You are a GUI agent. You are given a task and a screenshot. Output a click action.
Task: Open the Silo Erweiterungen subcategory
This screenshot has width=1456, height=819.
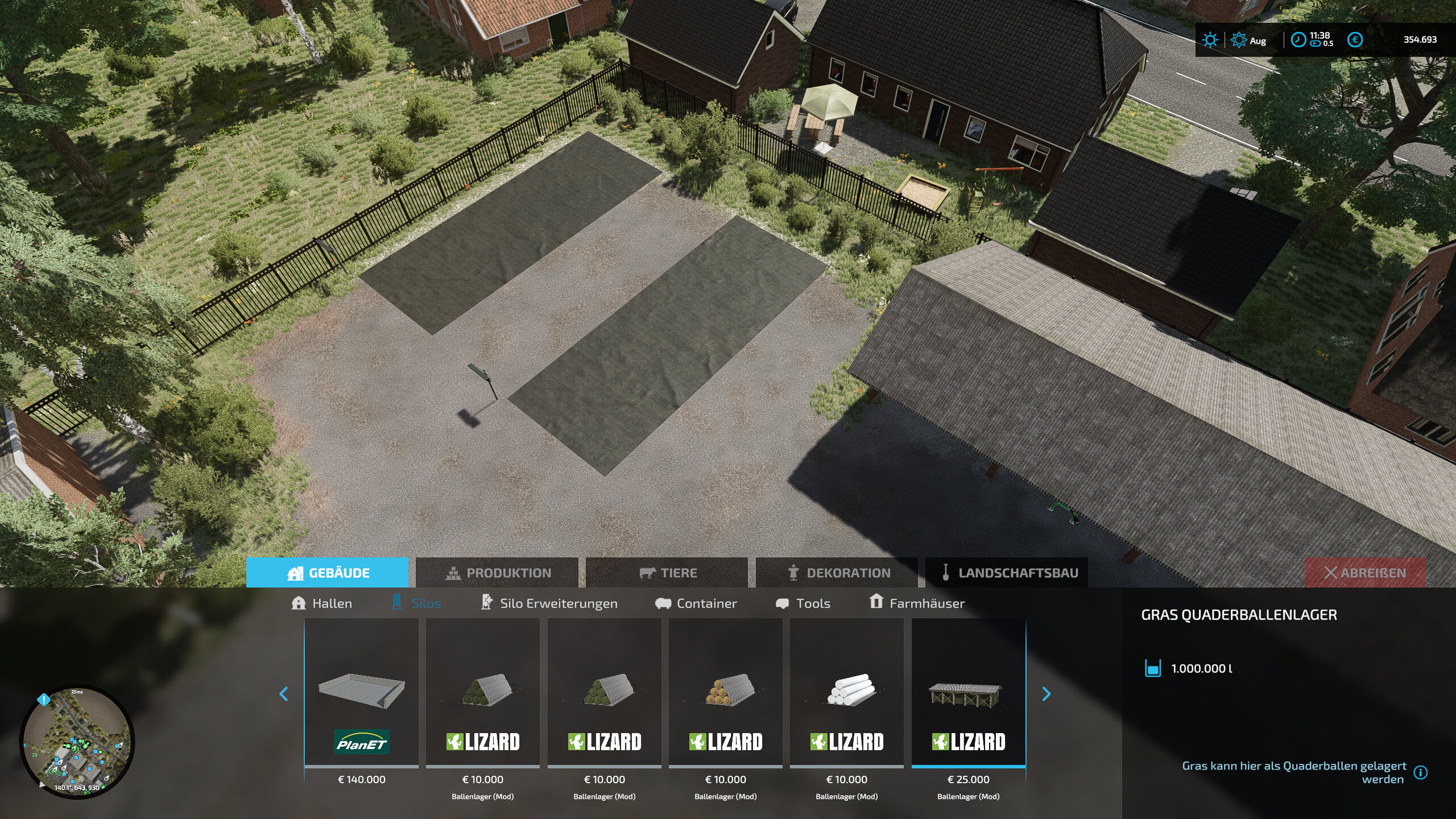549,603
